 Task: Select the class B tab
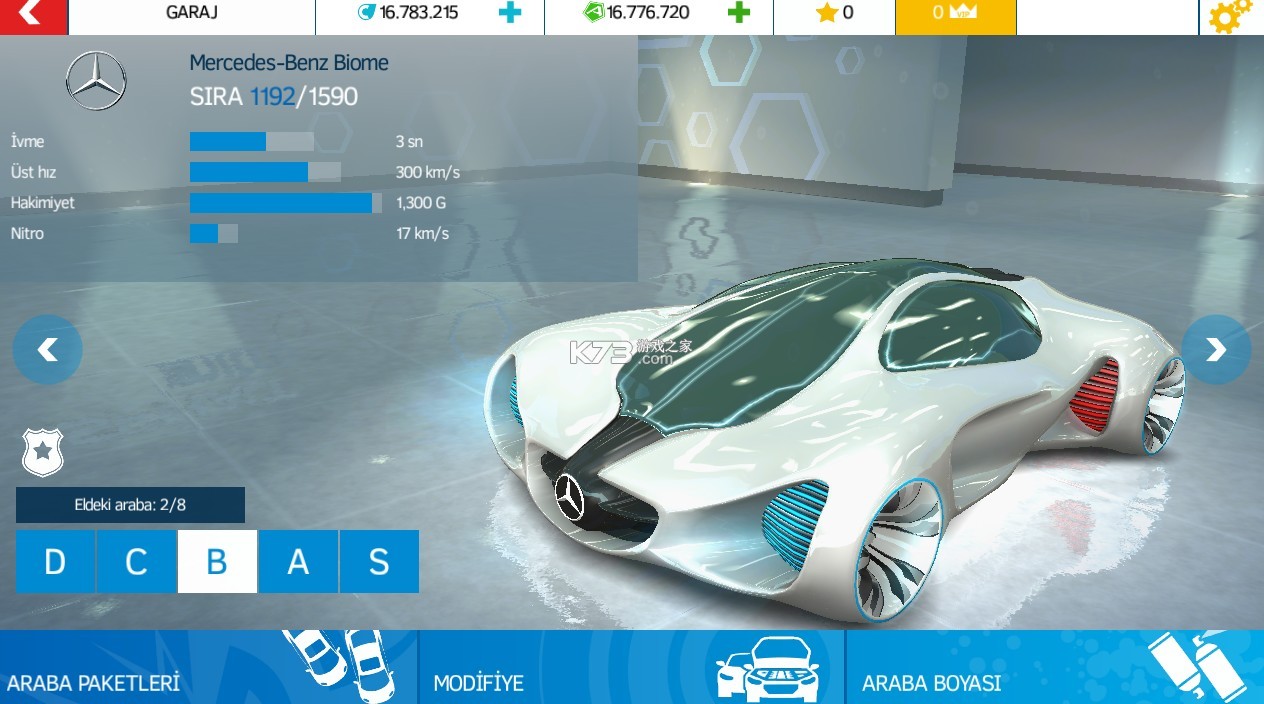pyautogui.click(x=217, y=562)
